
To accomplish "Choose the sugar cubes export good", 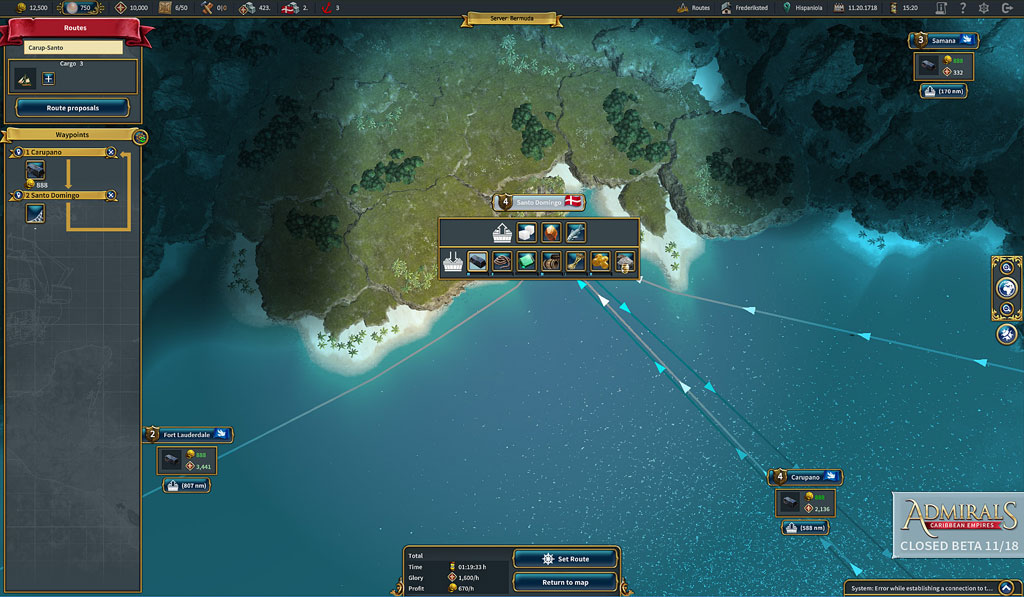I will coord(526,232).
